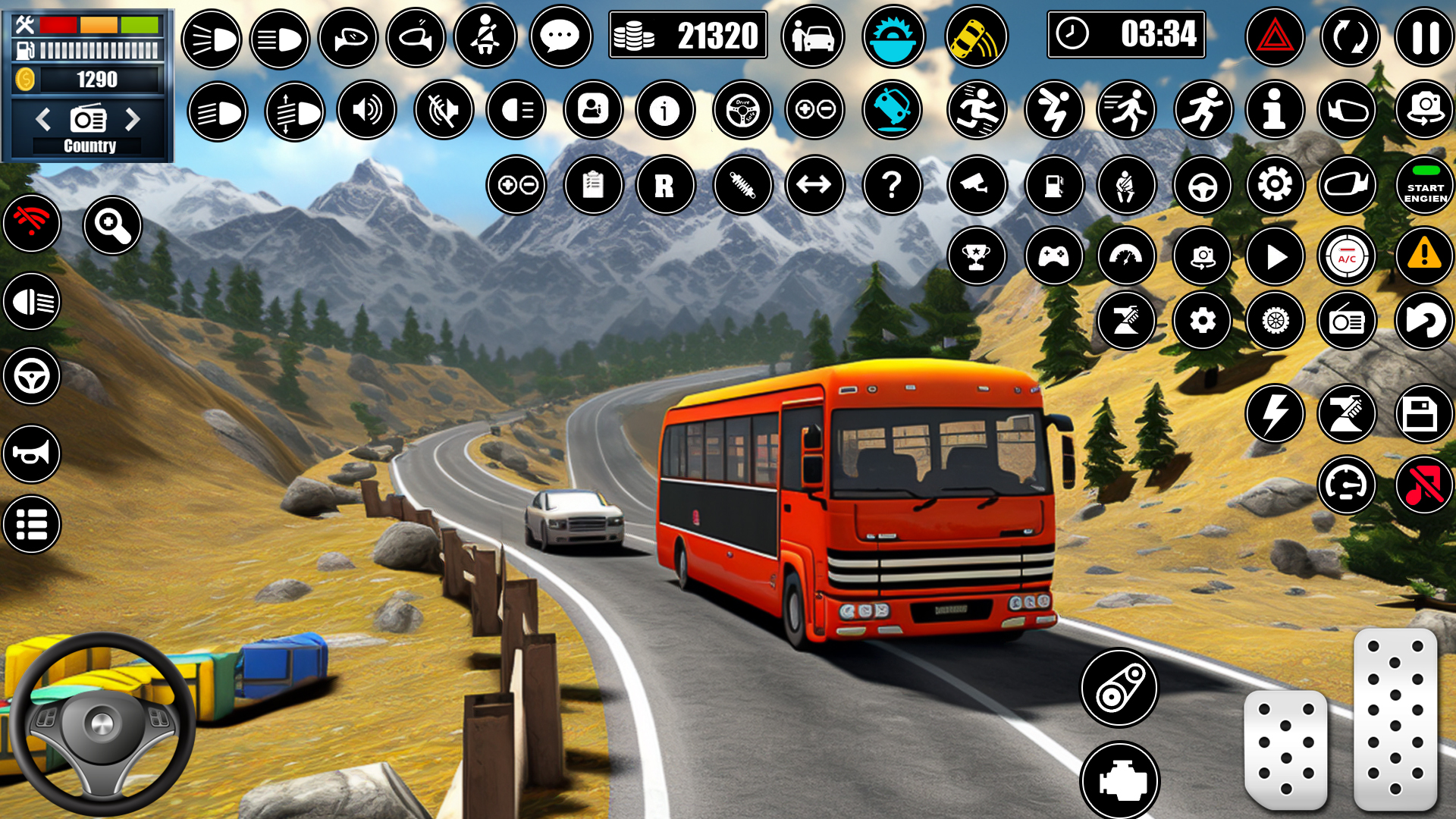Viewport: 1456px width, 819px height.
Task: Open the A/C control icon
Action: coord(1347,256)
